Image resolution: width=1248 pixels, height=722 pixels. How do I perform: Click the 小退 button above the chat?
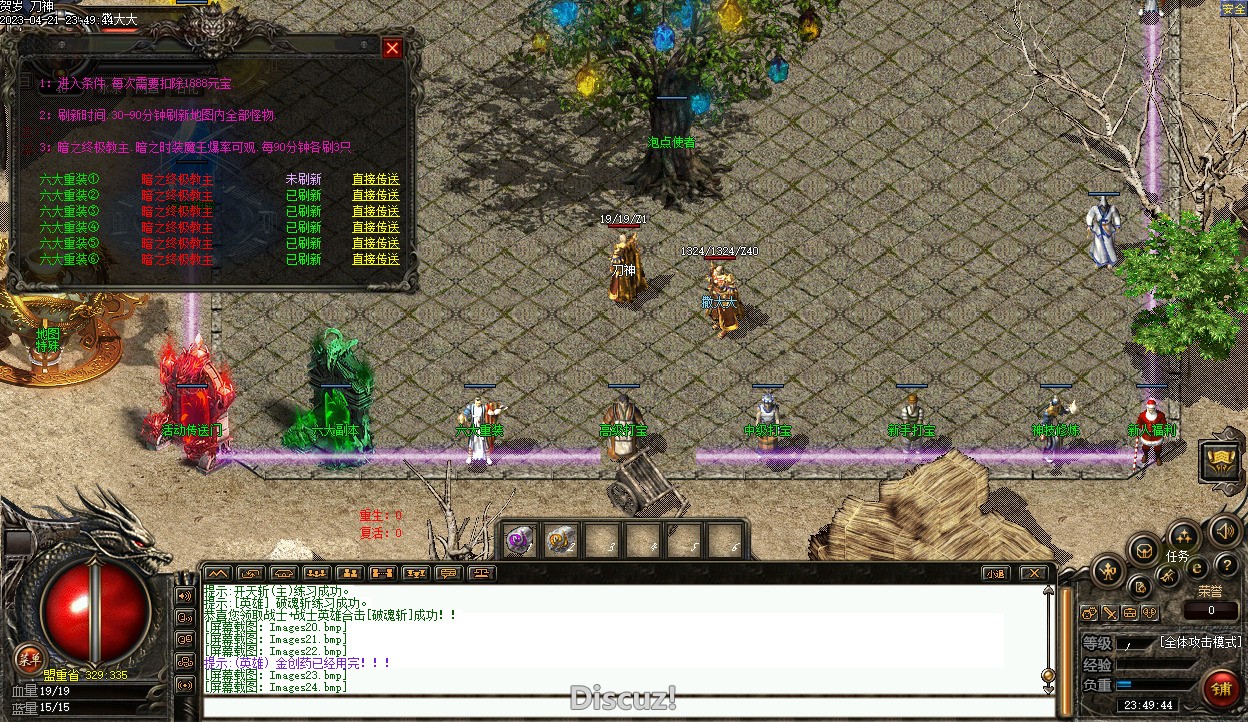994,573
